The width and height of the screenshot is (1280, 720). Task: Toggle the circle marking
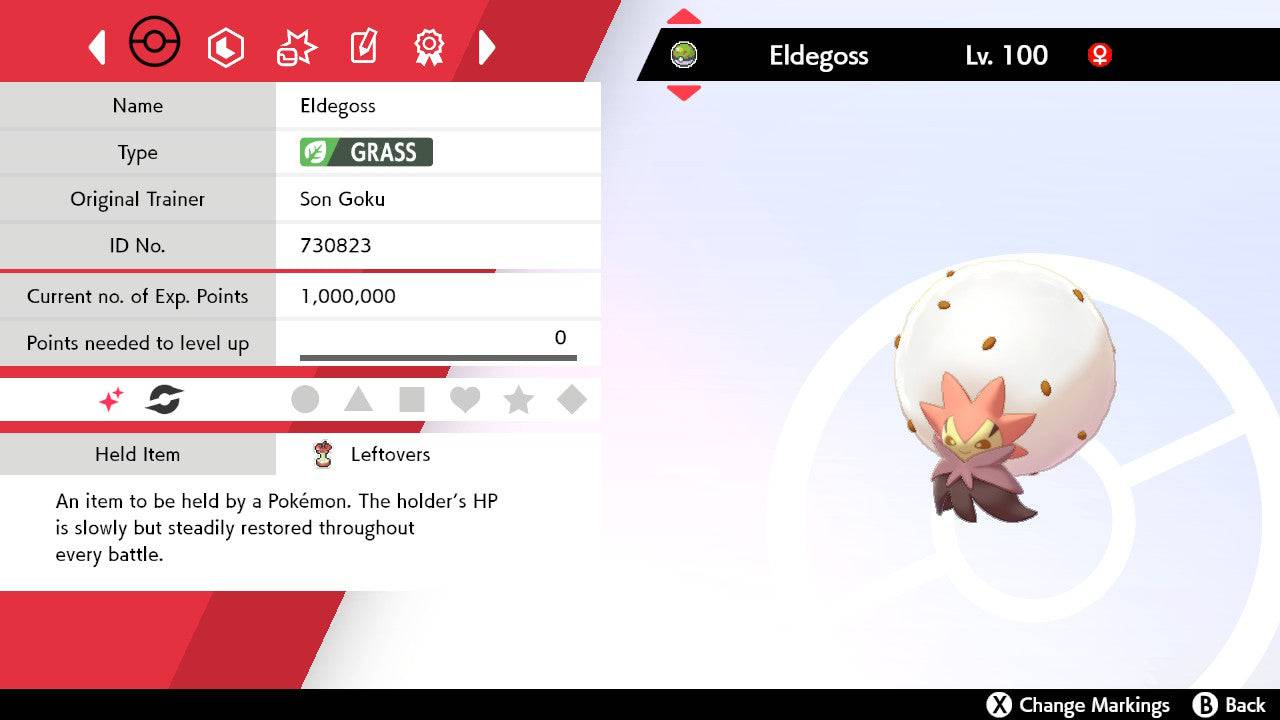305,400
